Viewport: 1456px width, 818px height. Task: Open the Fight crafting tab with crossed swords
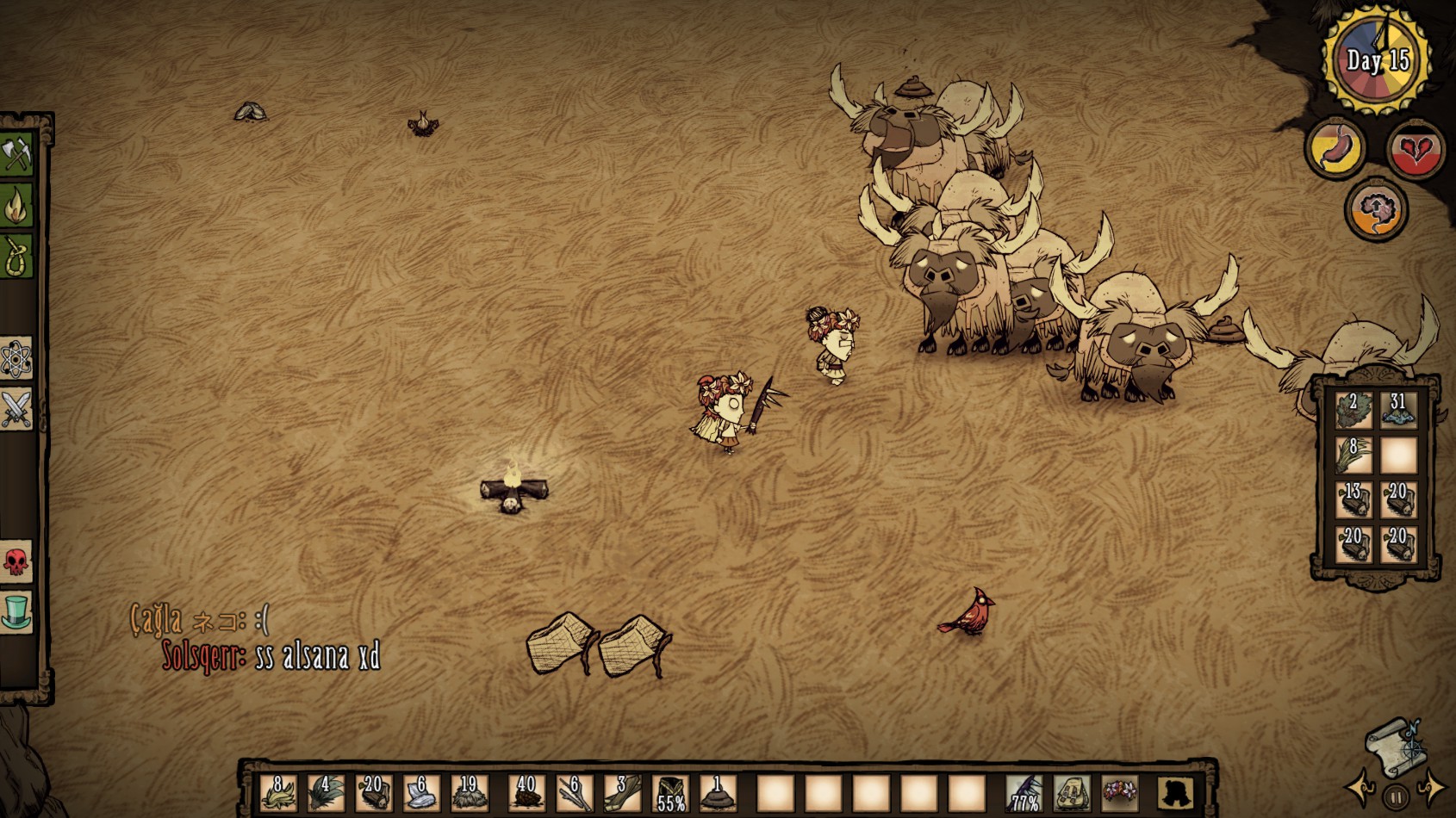click(x=16, y=409)
